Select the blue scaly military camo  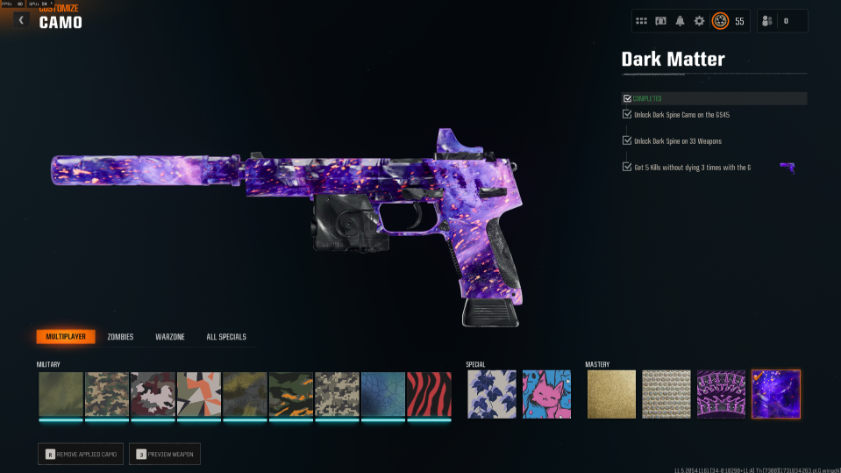point(383,395)
